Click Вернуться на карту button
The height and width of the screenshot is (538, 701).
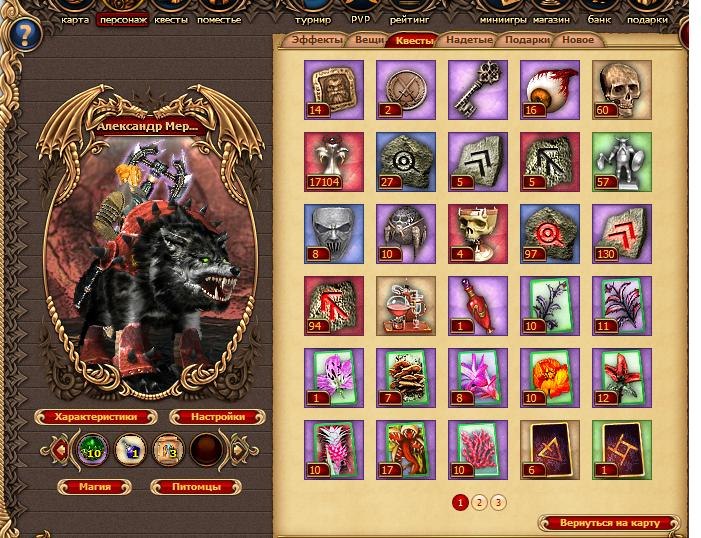click(609, 523)
